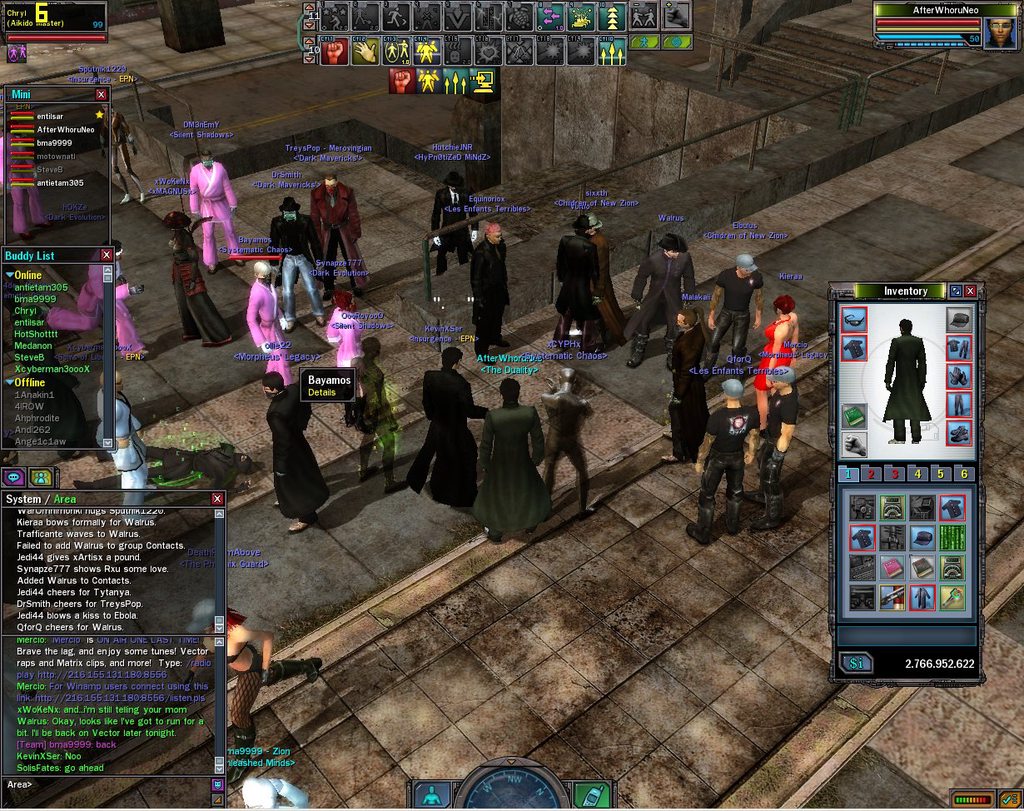The width and height of the screenshot is (1024, 811).
Task: Close the System / Area chat window
Action: point(217,498)
